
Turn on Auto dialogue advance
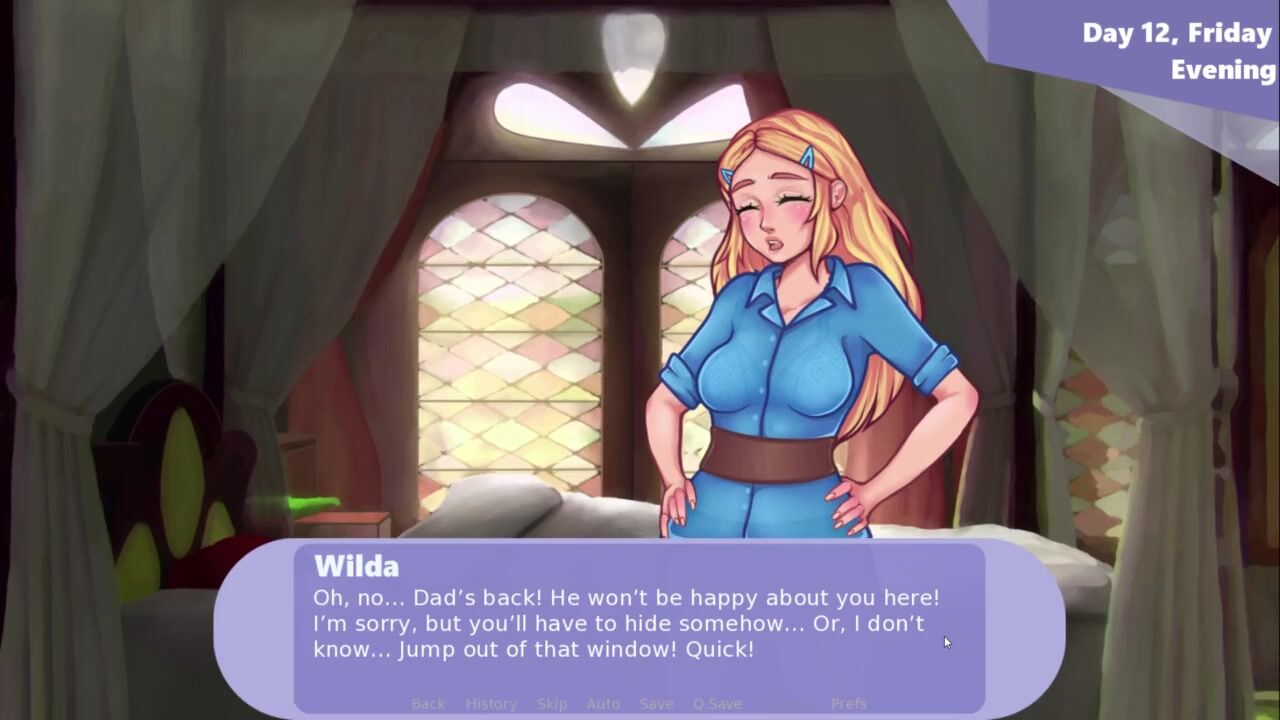(x=603, y=704)
